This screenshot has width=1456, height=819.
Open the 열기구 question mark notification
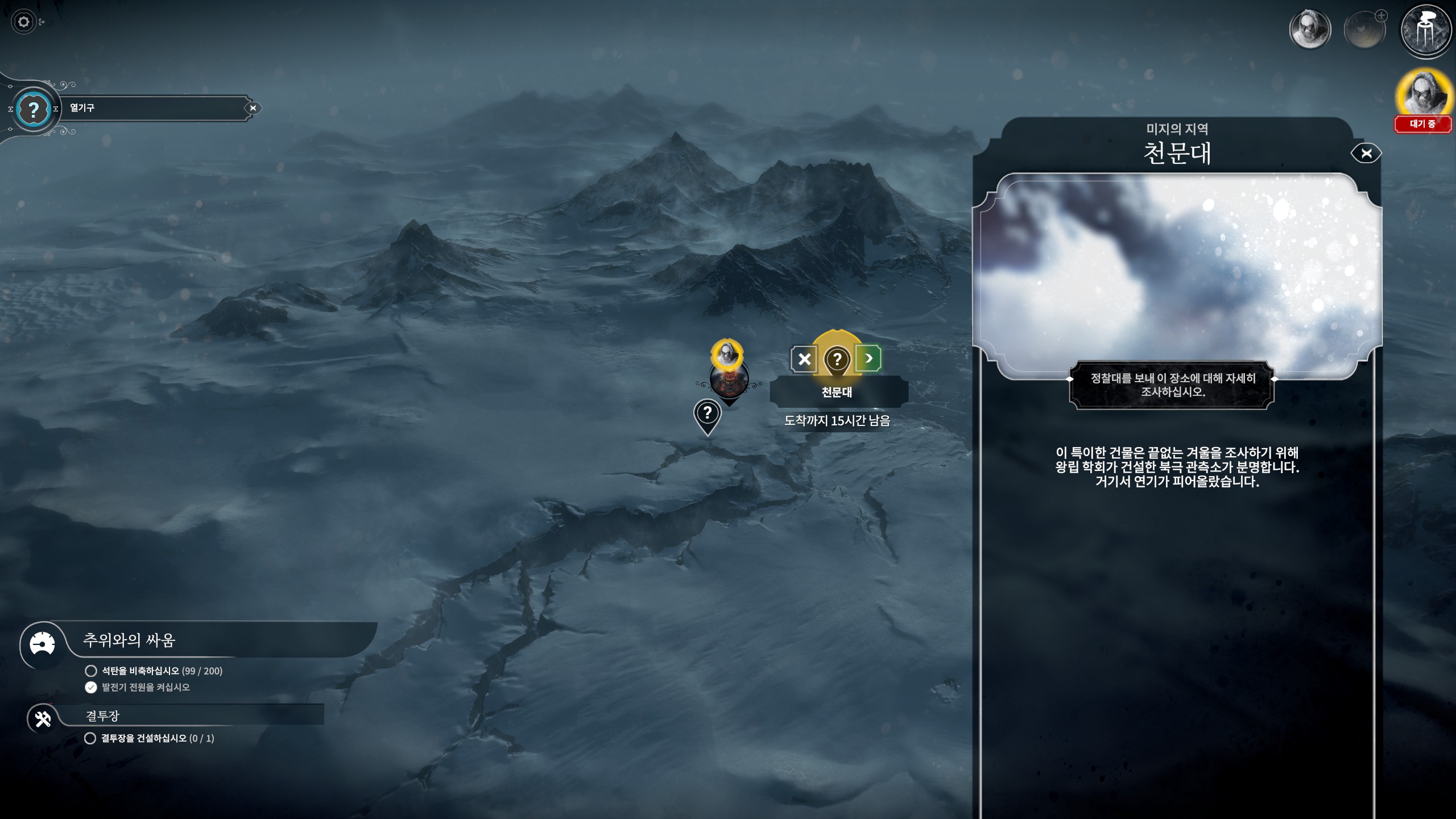(34, 109)
